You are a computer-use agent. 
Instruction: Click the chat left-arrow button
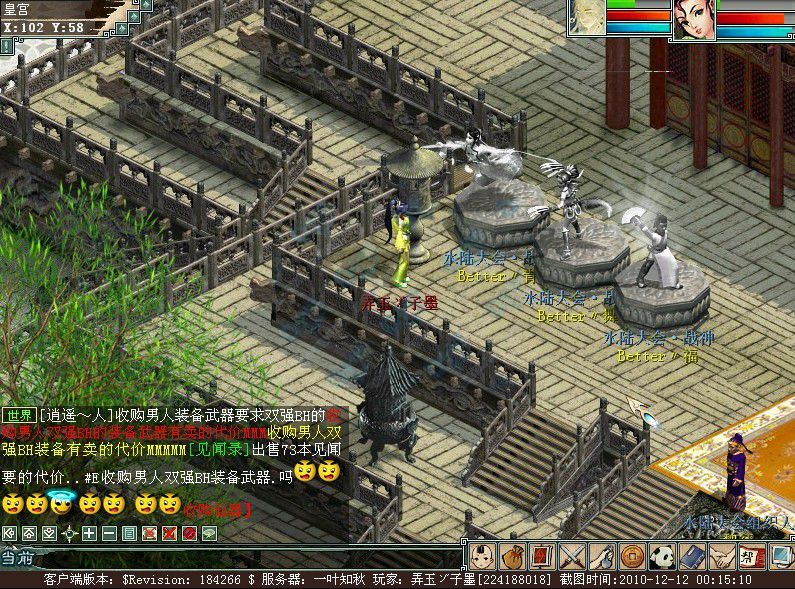coord(10,533)
